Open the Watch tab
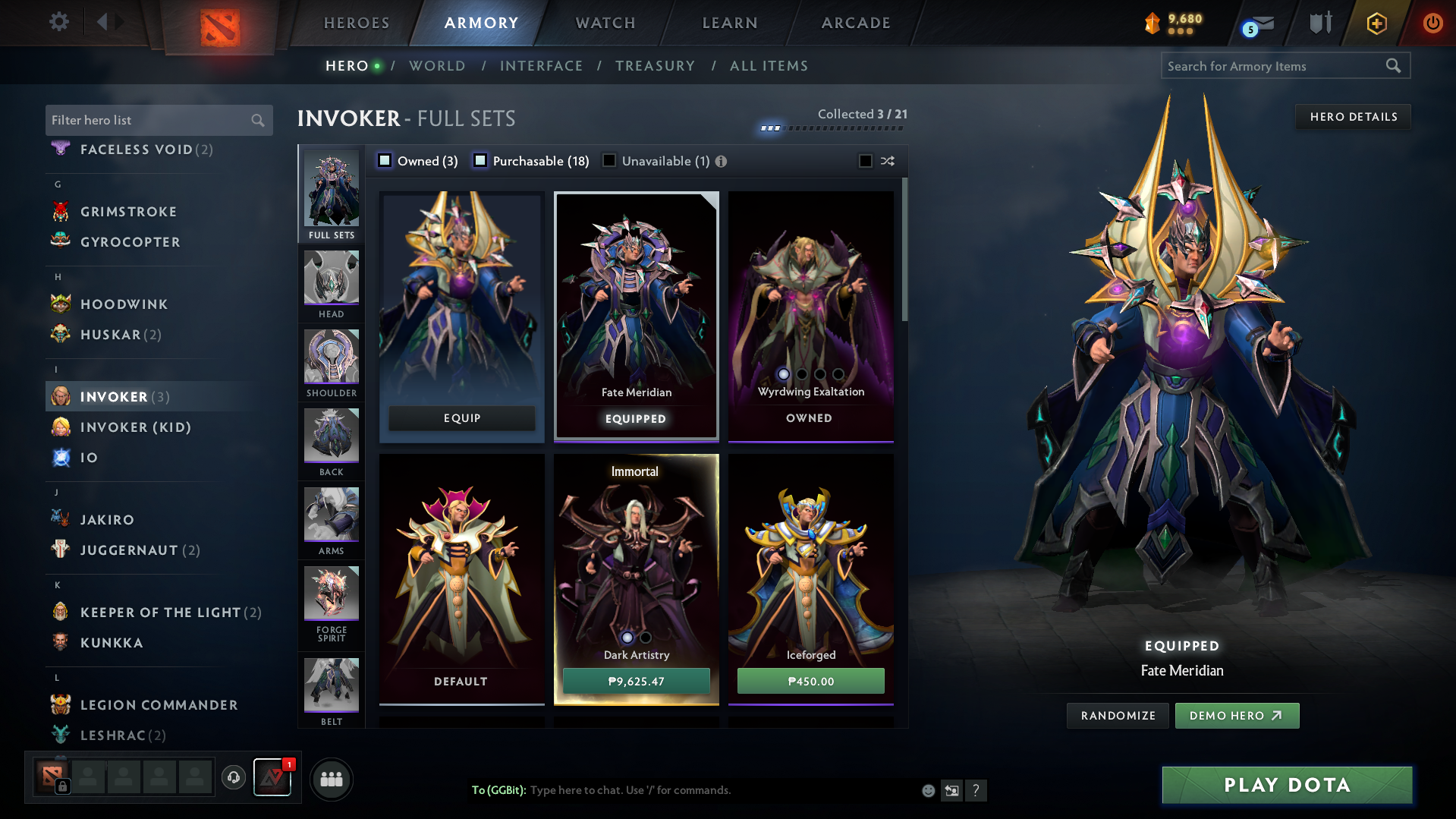Screen dimensions: 1456x819 [x=605, y=23]
